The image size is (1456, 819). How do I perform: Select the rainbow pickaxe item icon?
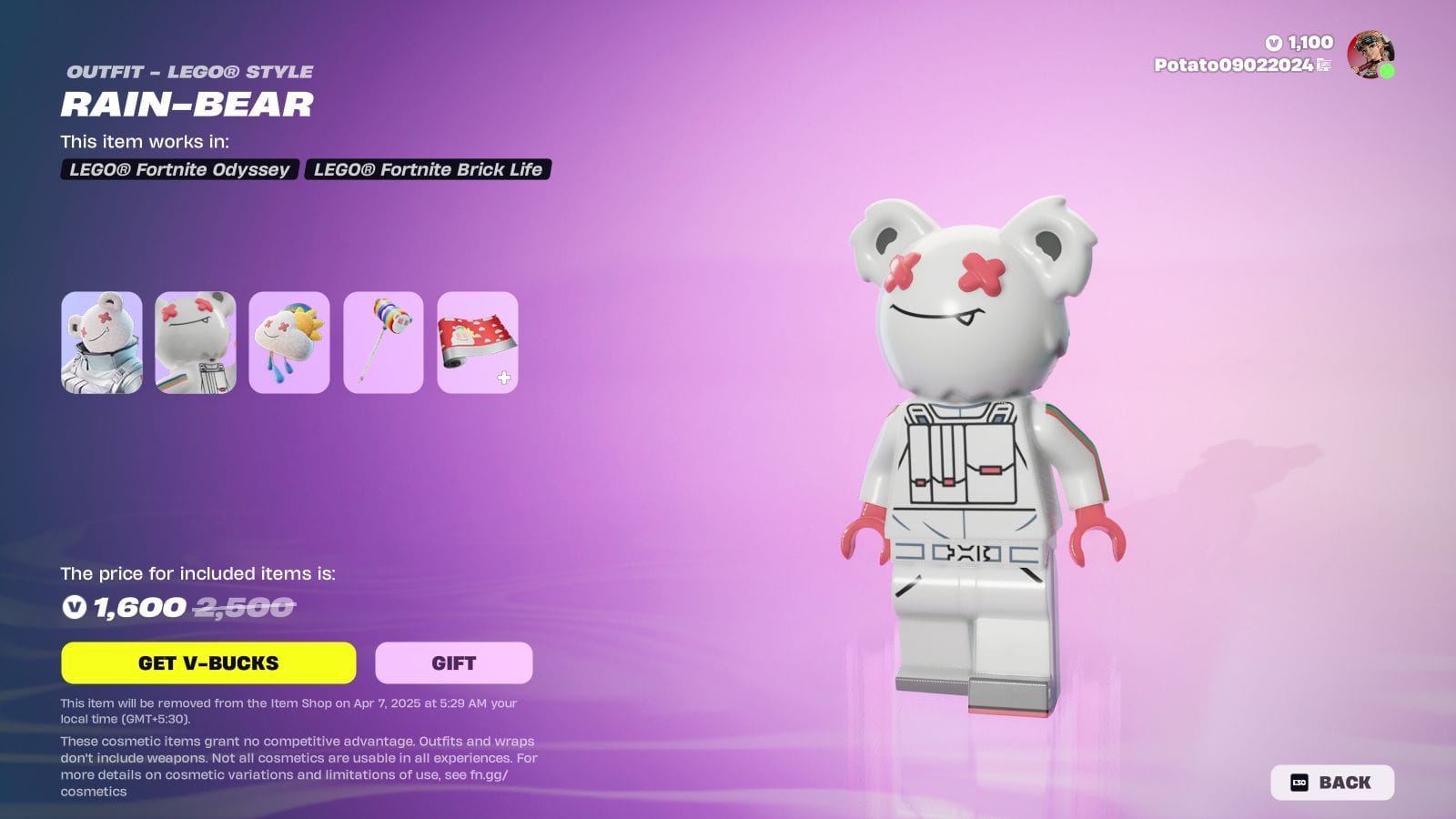click(383, 344)
